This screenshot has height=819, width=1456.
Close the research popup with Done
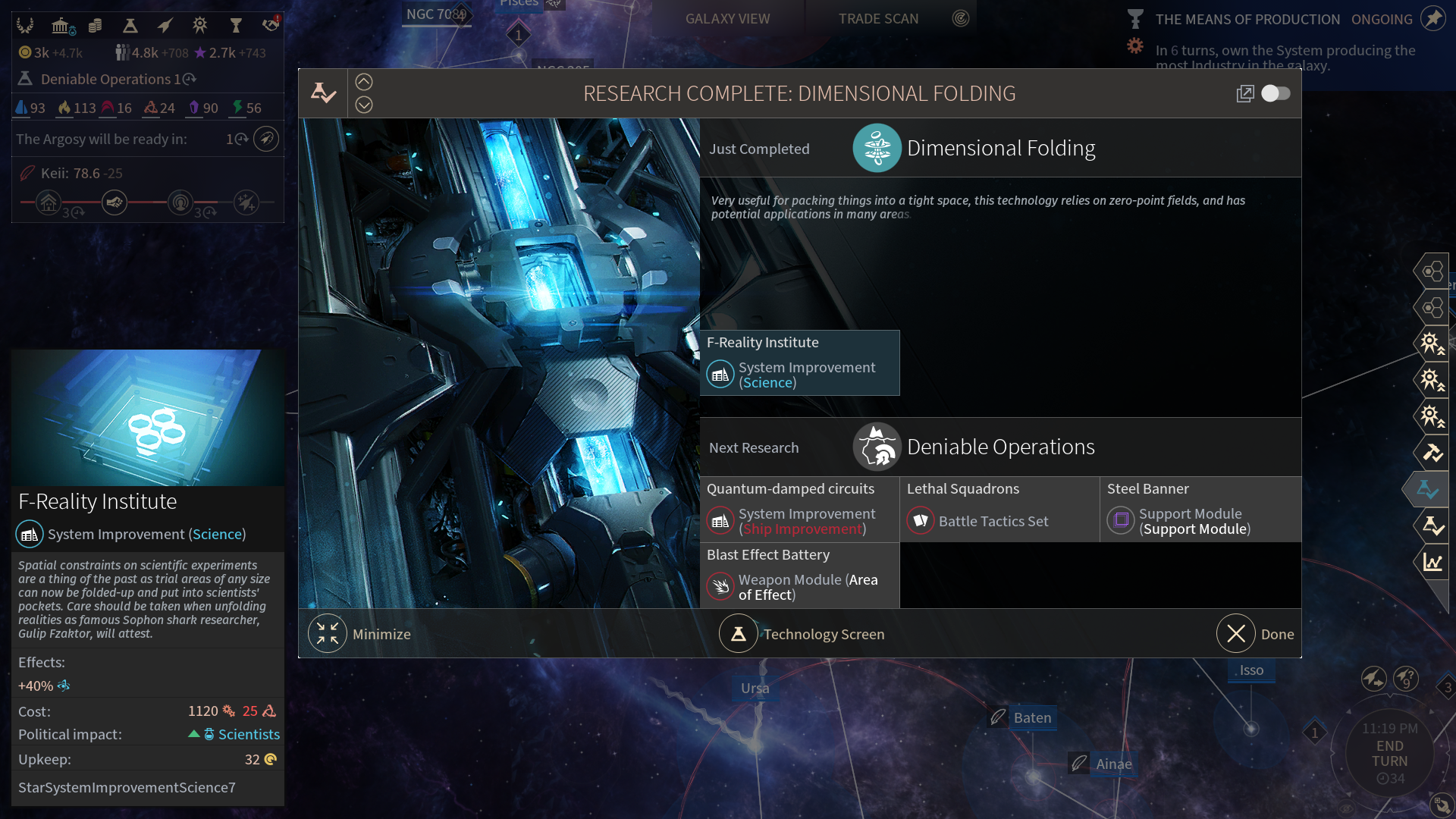[1255, 634]
